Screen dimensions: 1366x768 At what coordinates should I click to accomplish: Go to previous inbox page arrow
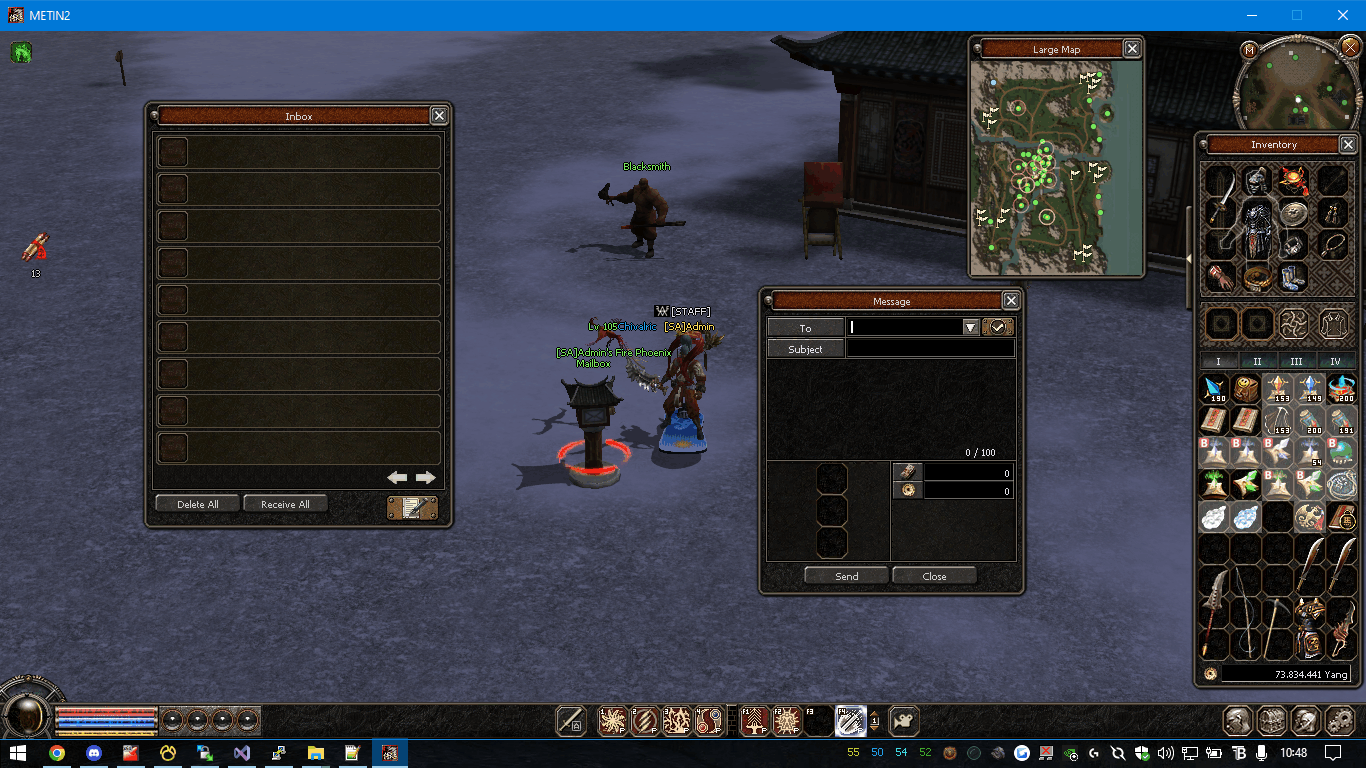397,478
